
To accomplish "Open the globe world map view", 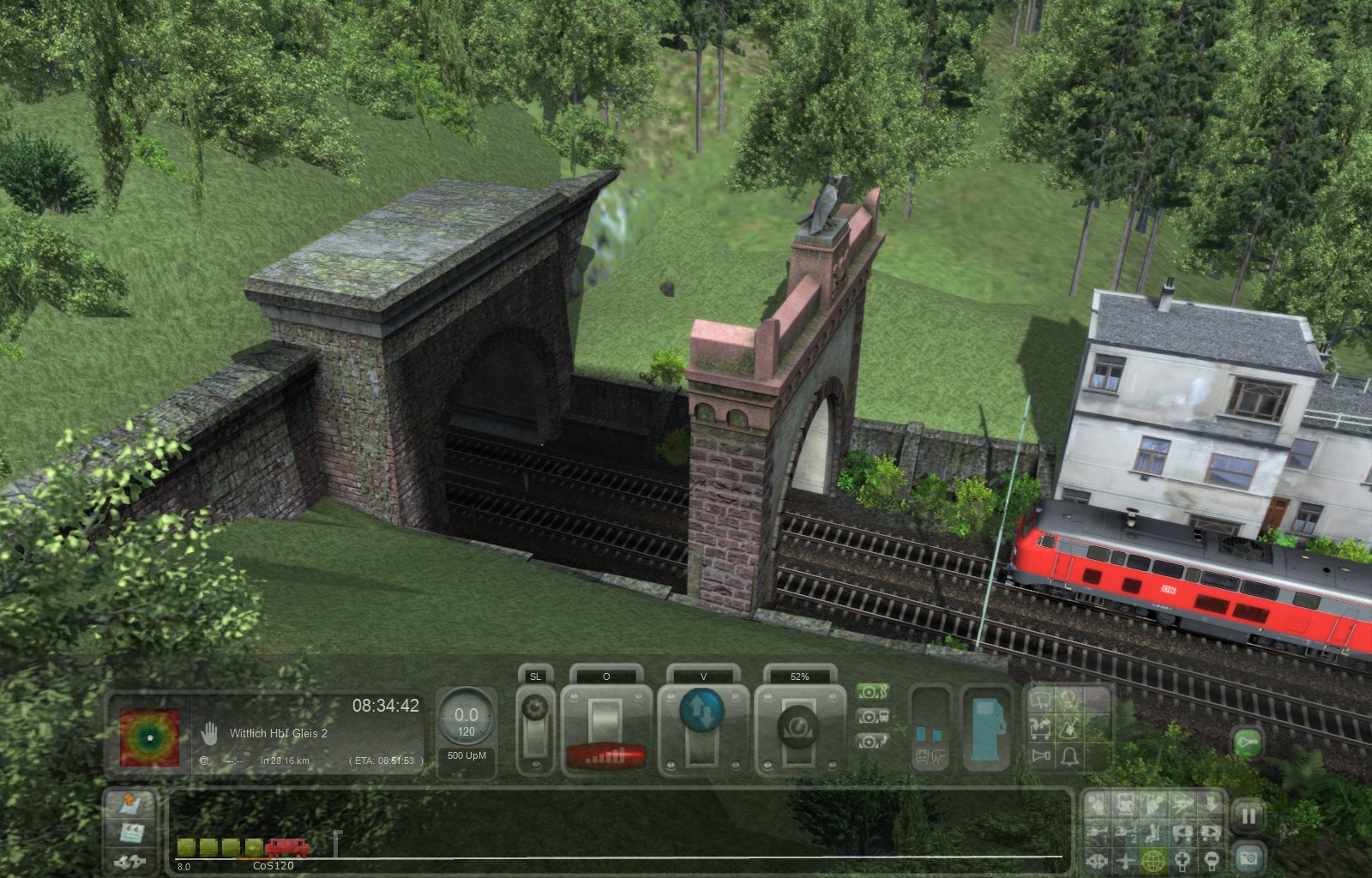I will [1153, 859].
